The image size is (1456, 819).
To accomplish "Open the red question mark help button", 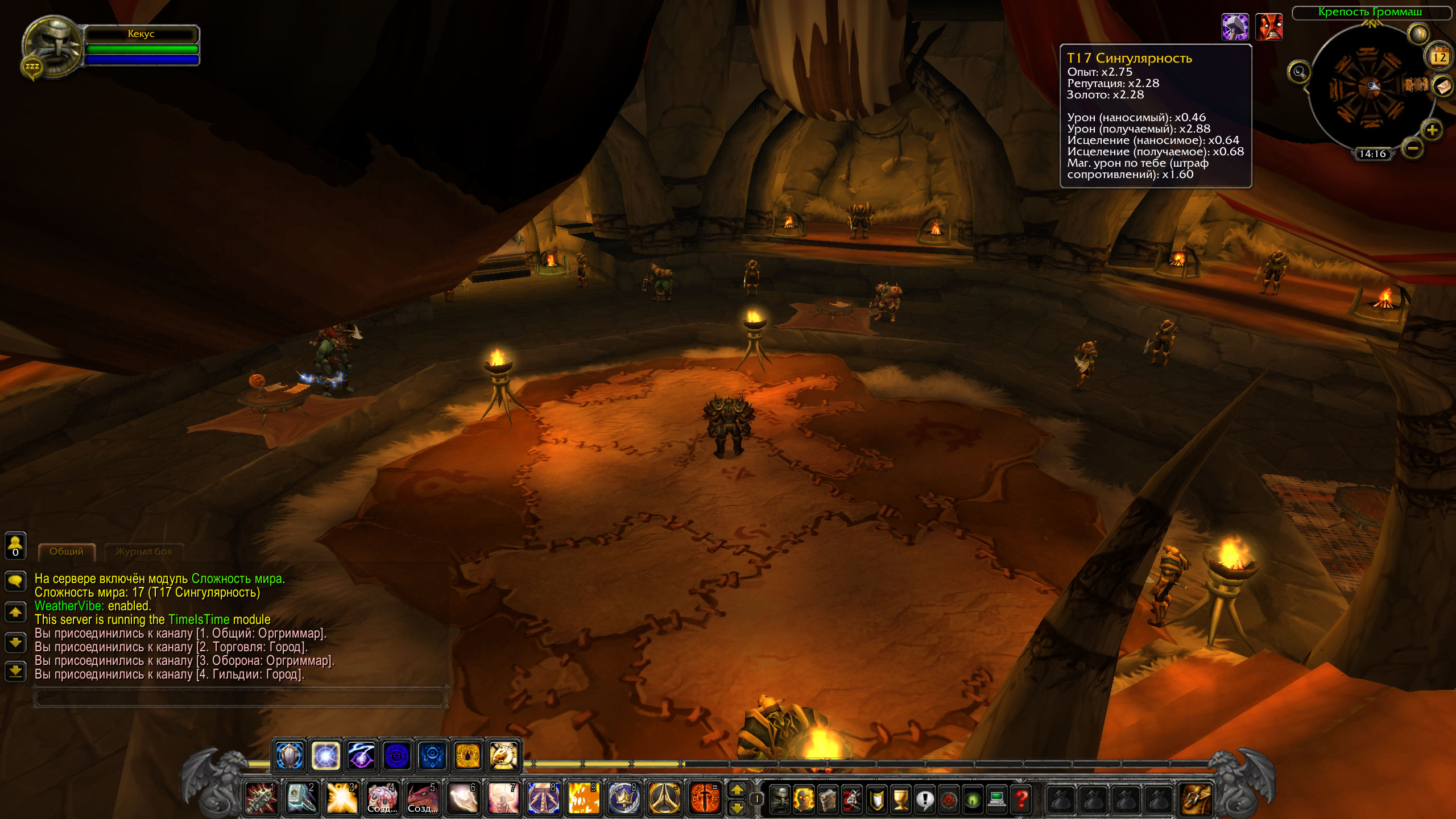I will [1021, 800].
